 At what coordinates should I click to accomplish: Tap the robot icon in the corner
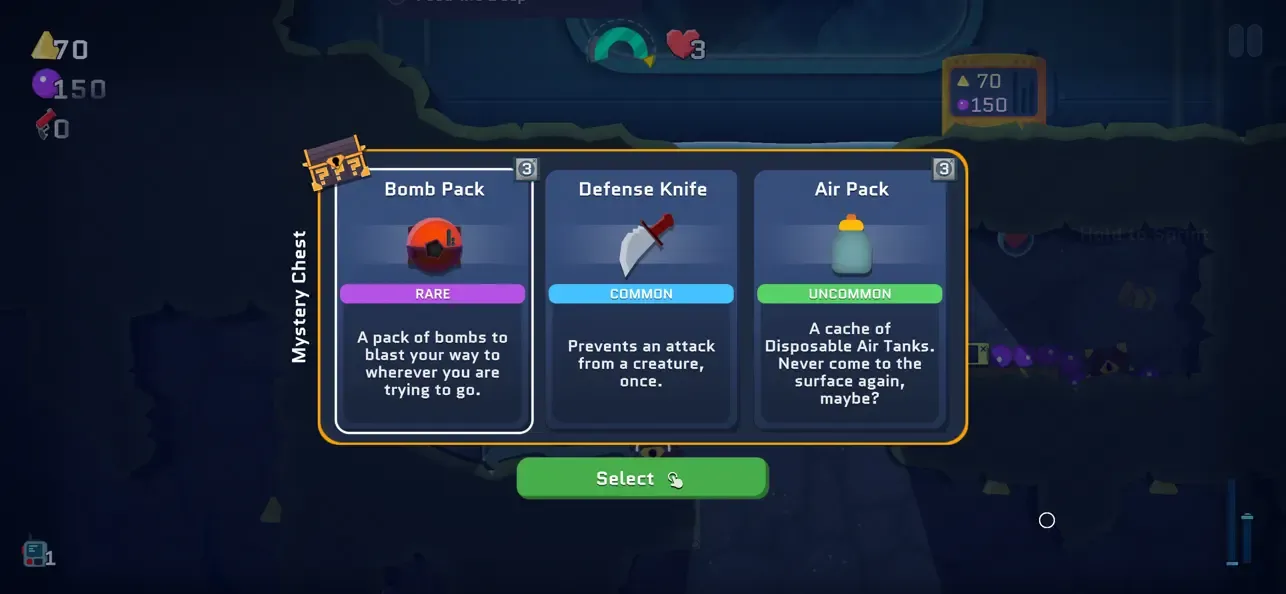(x=35, y=553)
